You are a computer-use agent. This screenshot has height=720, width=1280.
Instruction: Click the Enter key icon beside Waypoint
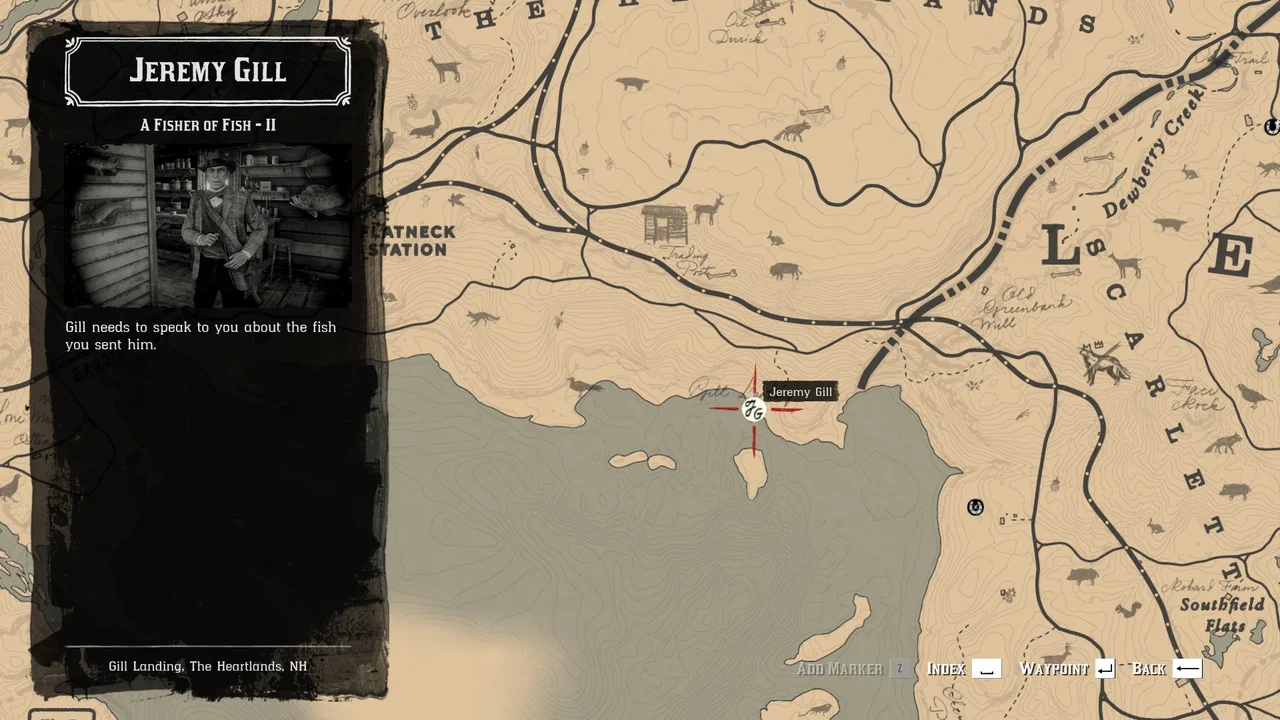(x=1106, y=668)
